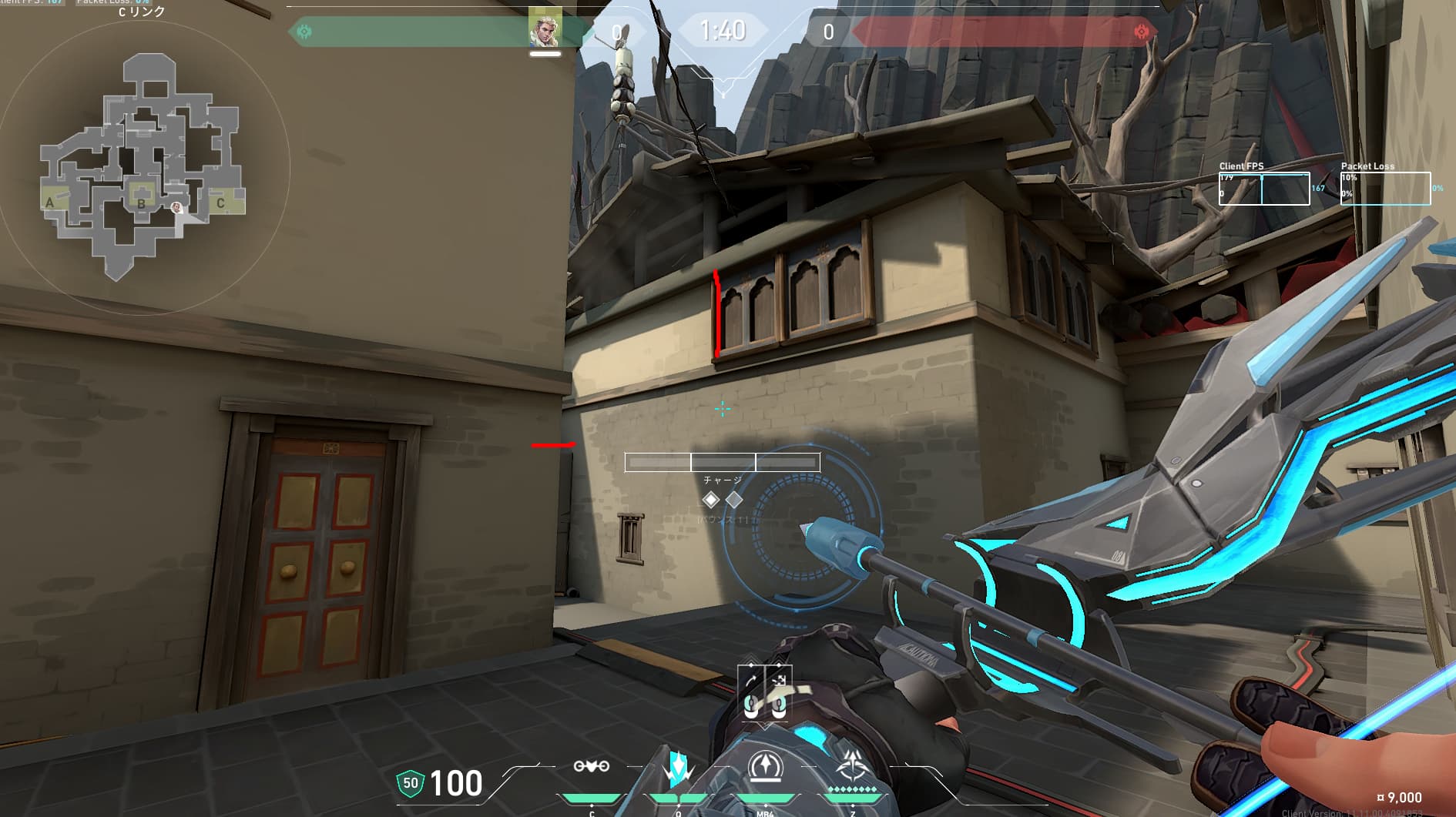Click the A site marker on minimap
Image resolution: width=1456 pixels, height=817 pixels.
point(50,203)
